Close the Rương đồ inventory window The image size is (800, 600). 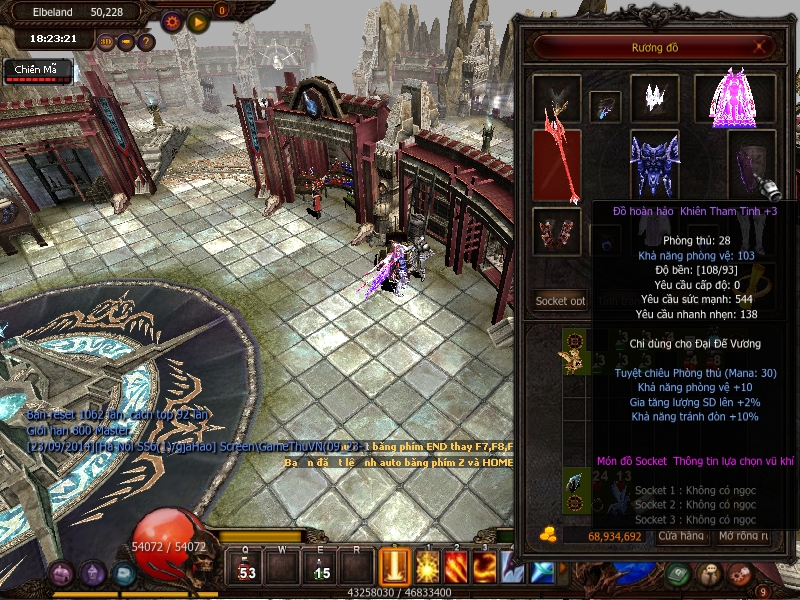tap(761, 46)
